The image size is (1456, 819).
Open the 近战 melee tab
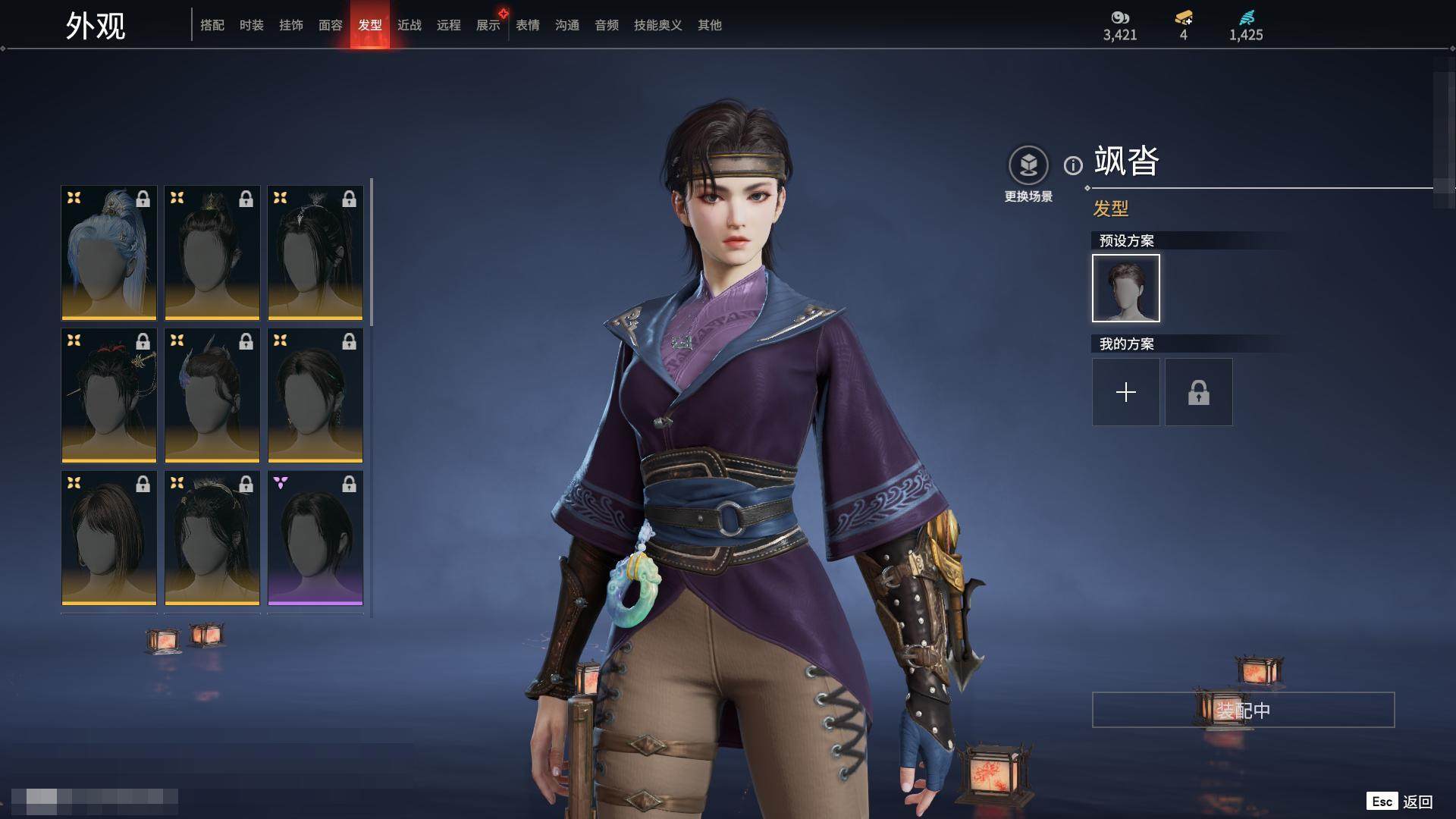[x=409, y=25]
